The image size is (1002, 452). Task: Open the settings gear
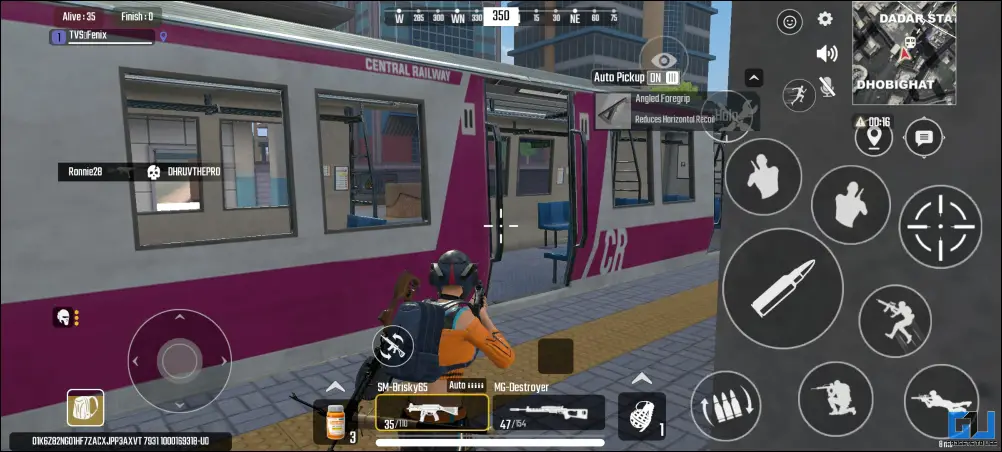825,19
